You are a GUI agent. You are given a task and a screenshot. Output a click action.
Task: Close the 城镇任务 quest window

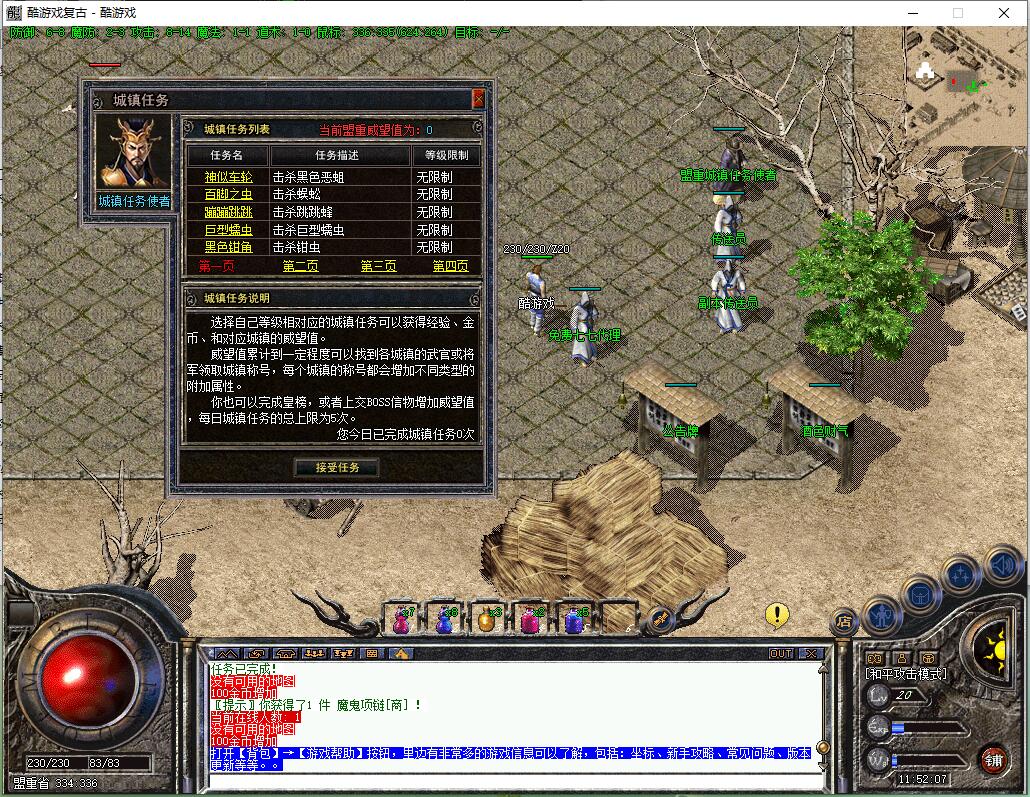pos(478,99)
